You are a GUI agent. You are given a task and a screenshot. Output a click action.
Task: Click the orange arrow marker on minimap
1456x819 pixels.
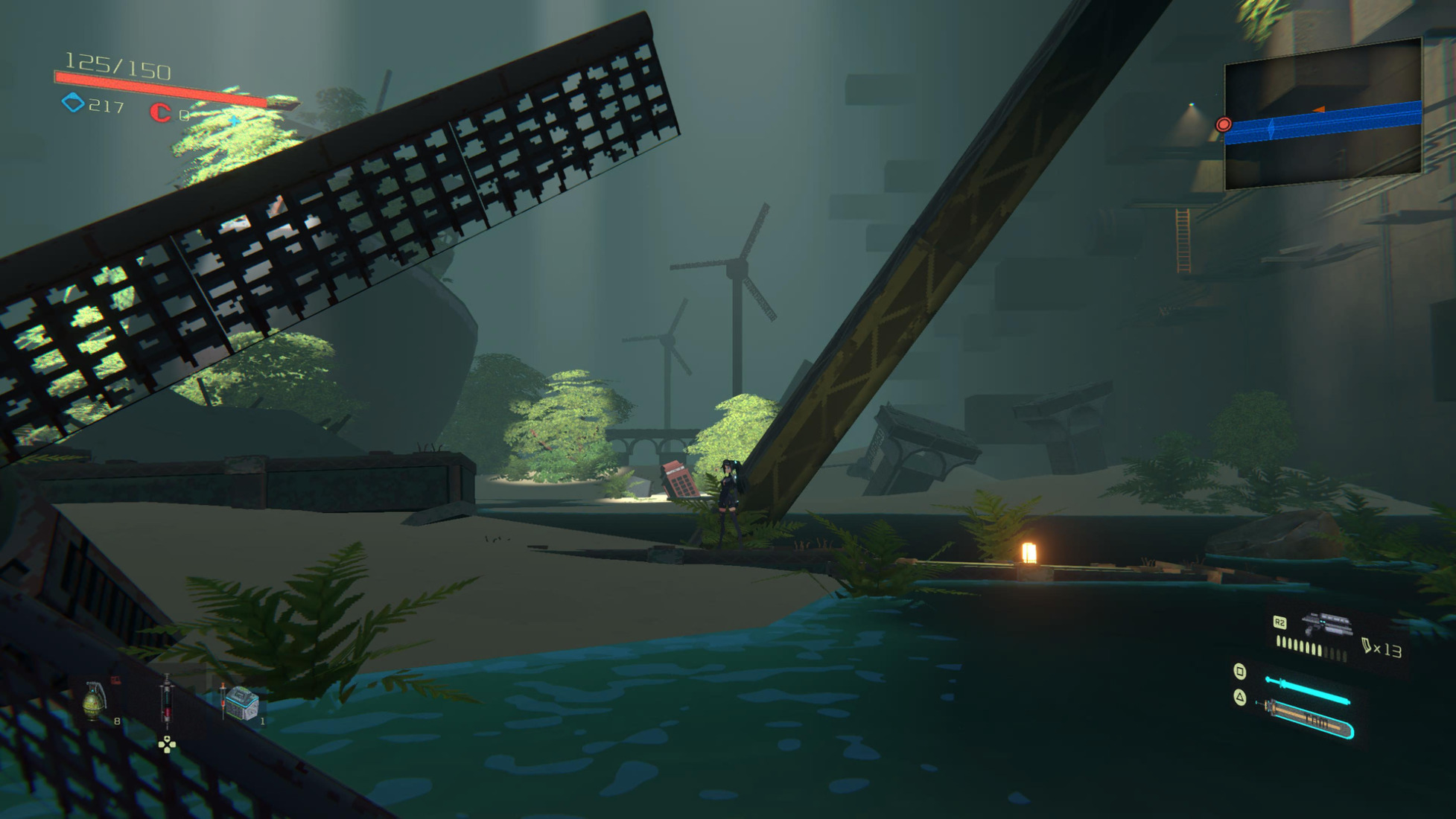(1318, 110)
